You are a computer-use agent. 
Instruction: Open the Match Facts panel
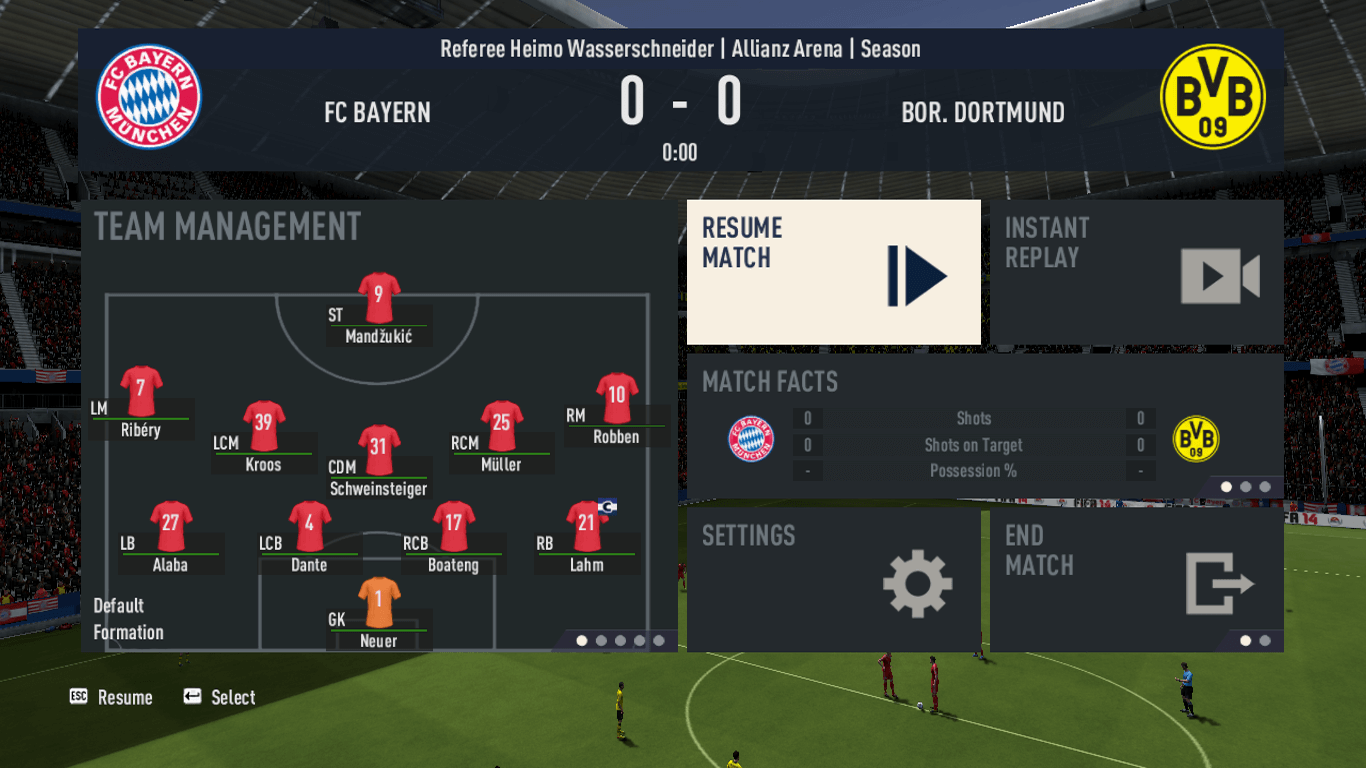tap(984, 425)
